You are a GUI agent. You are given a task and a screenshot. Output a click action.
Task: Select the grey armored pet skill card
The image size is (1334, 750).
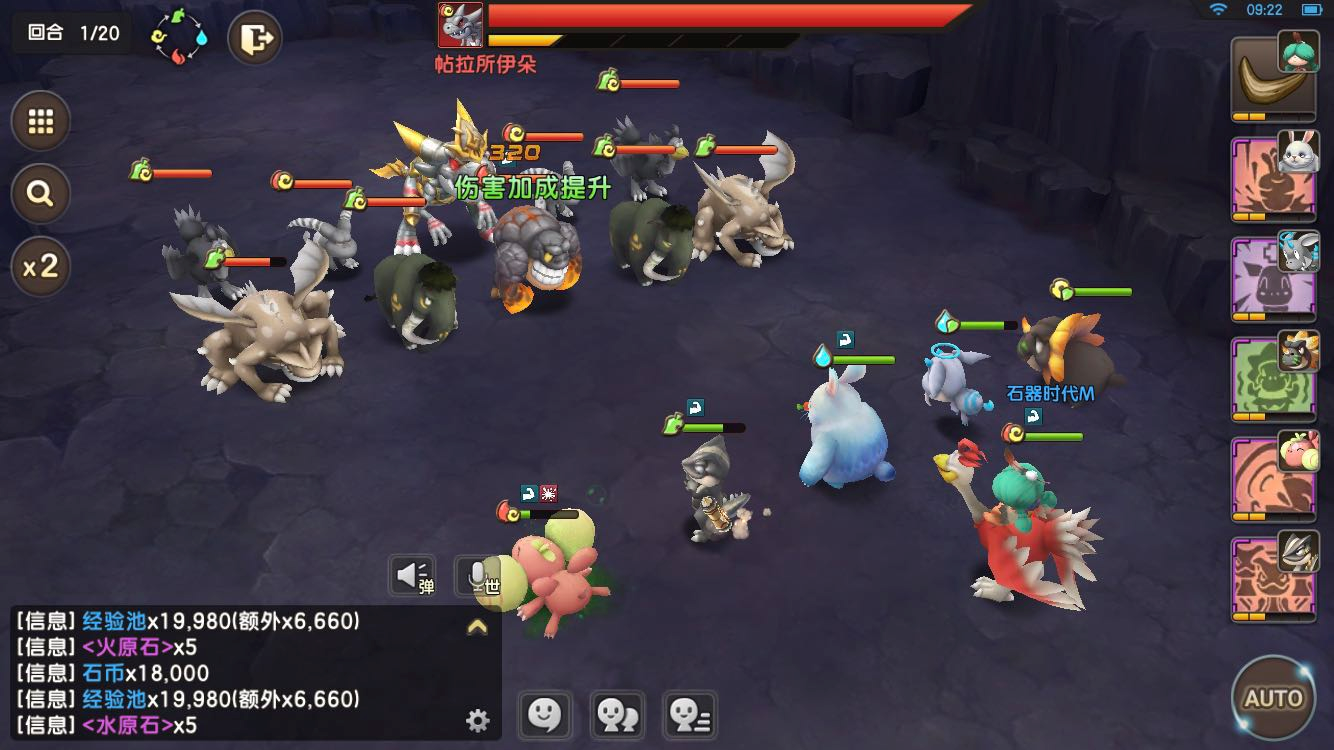[x=1272, y=579]
